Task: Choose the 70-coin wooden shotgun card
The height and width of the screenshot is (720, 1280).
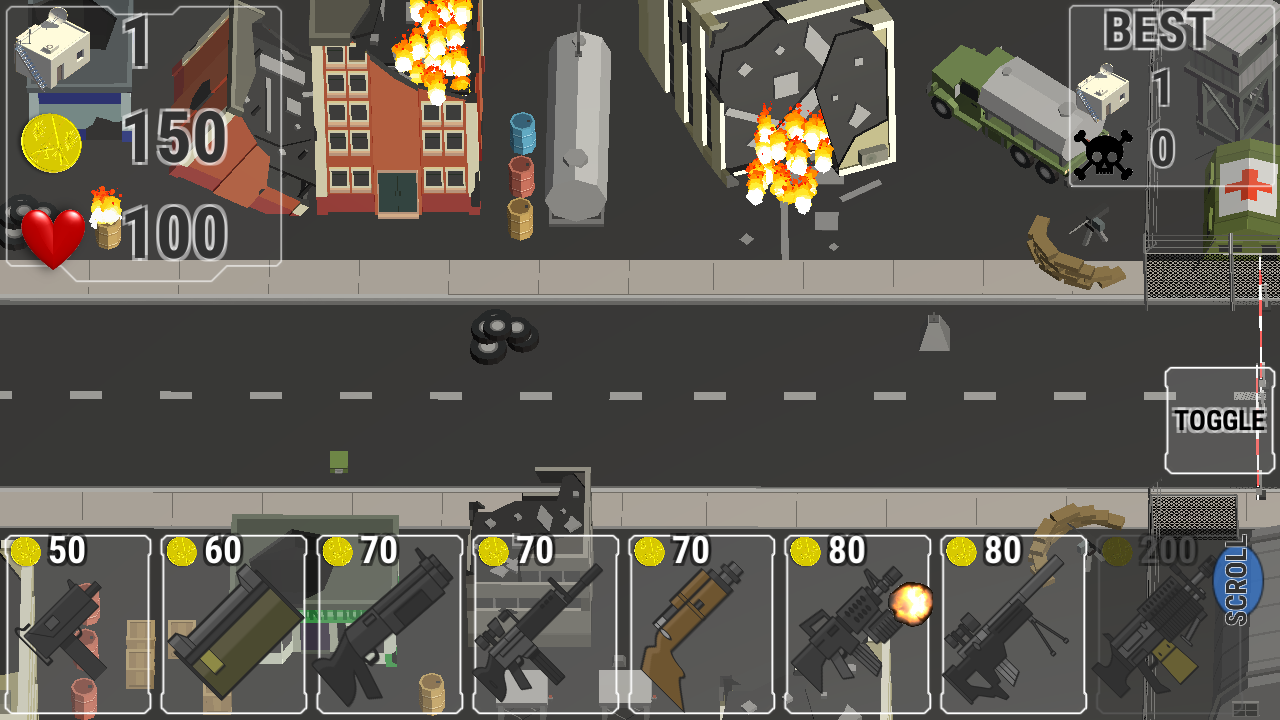Action: click(703, 625)
